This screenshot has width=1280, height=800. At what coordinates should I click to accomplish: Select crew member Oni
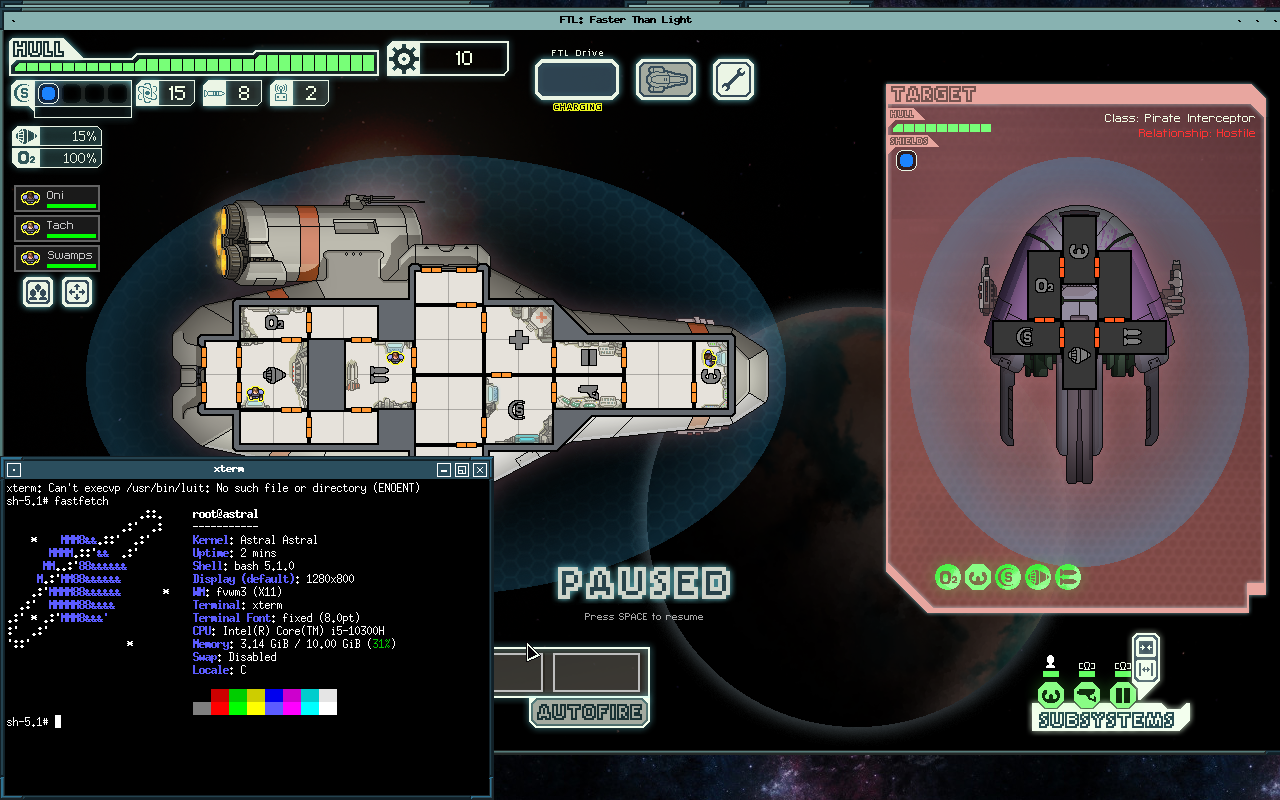point(56,197)
